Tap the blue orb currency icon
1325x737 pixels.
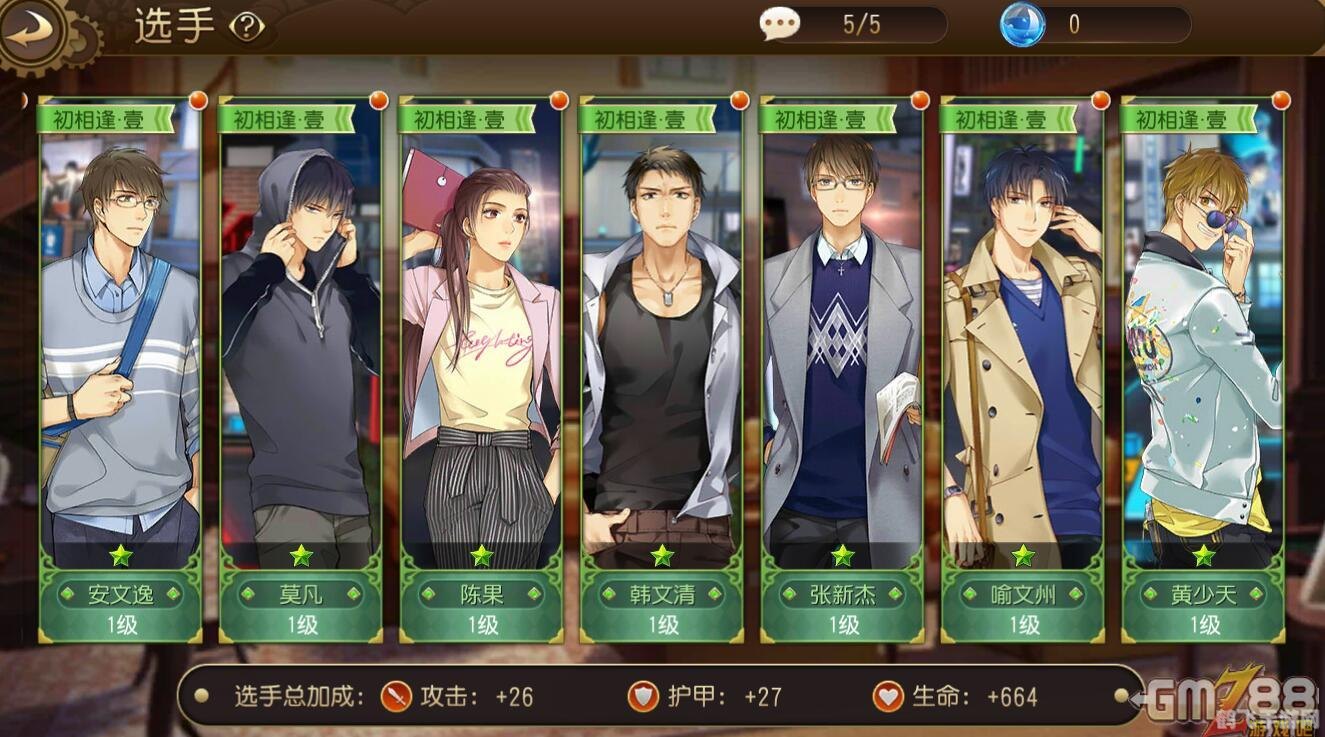pyautogui.click(x=1022, y=24)
